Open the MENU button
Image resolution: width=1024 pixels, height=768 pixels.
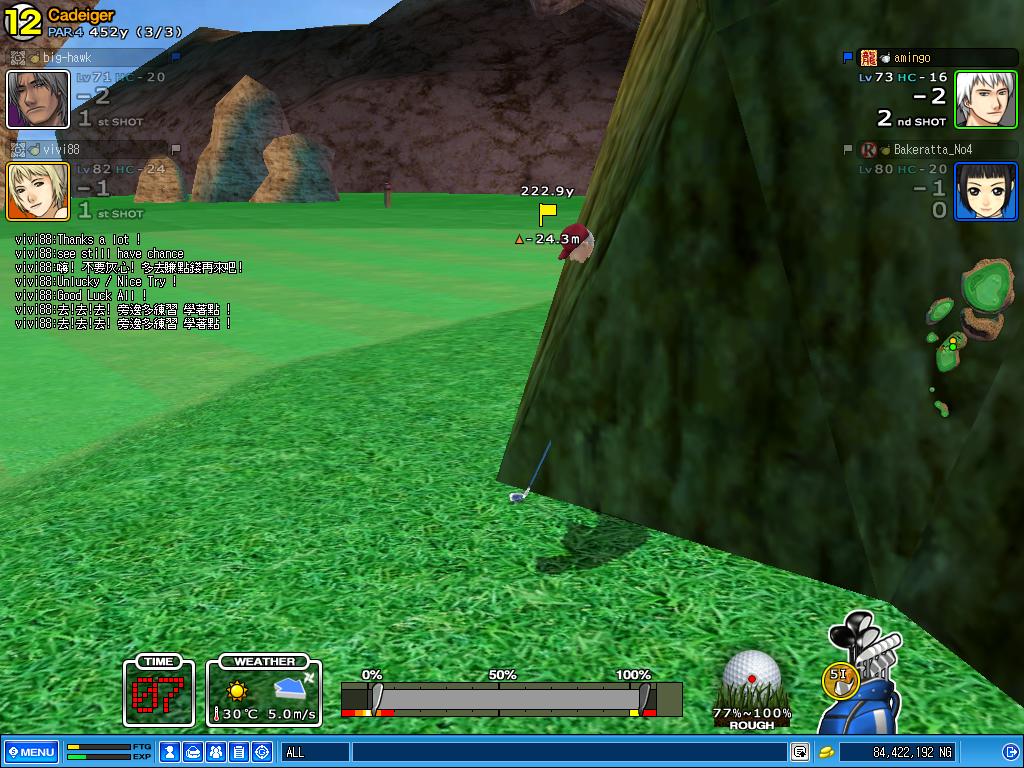point(31,752)
